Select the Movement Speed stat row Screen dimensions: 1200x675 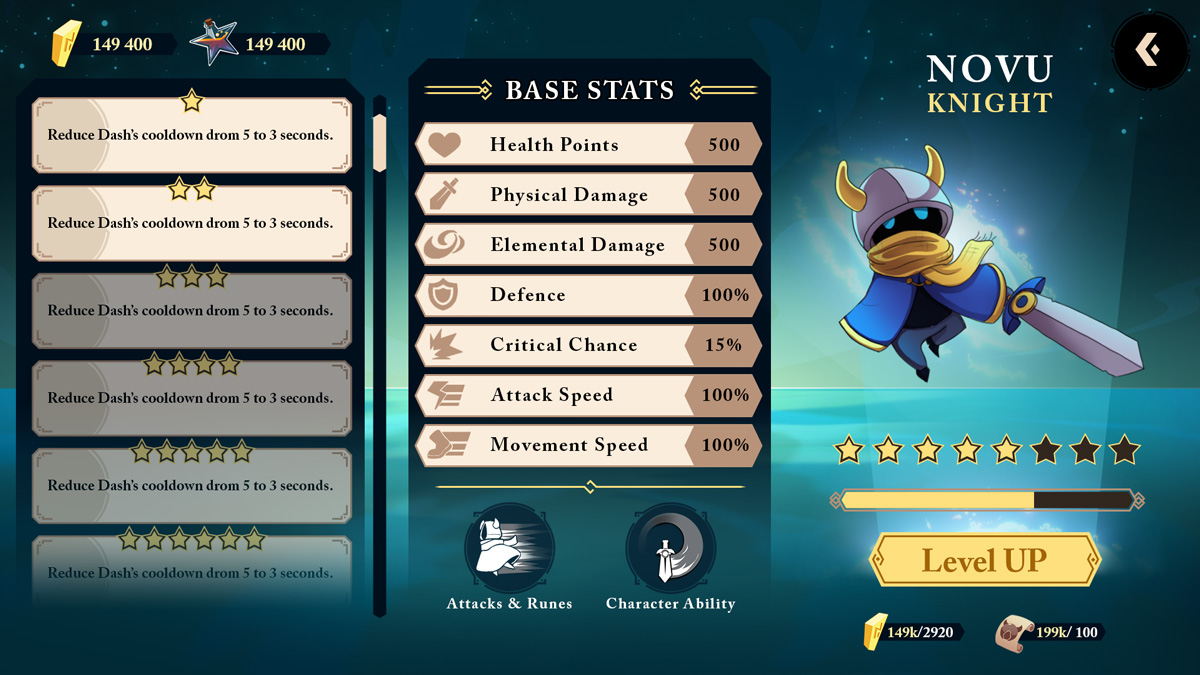(588, 445)
